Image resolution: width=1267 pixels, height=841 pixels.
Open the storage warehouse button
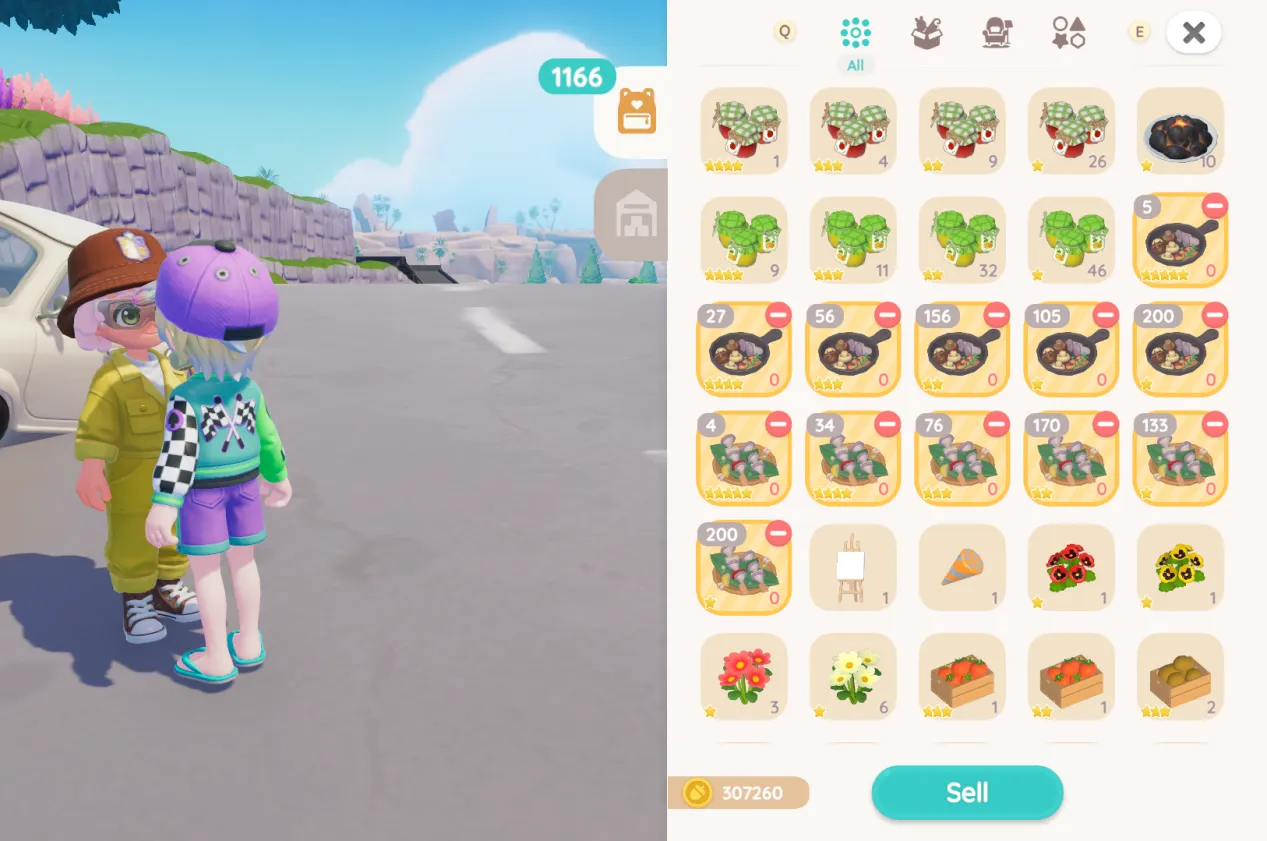pos(636,213)
